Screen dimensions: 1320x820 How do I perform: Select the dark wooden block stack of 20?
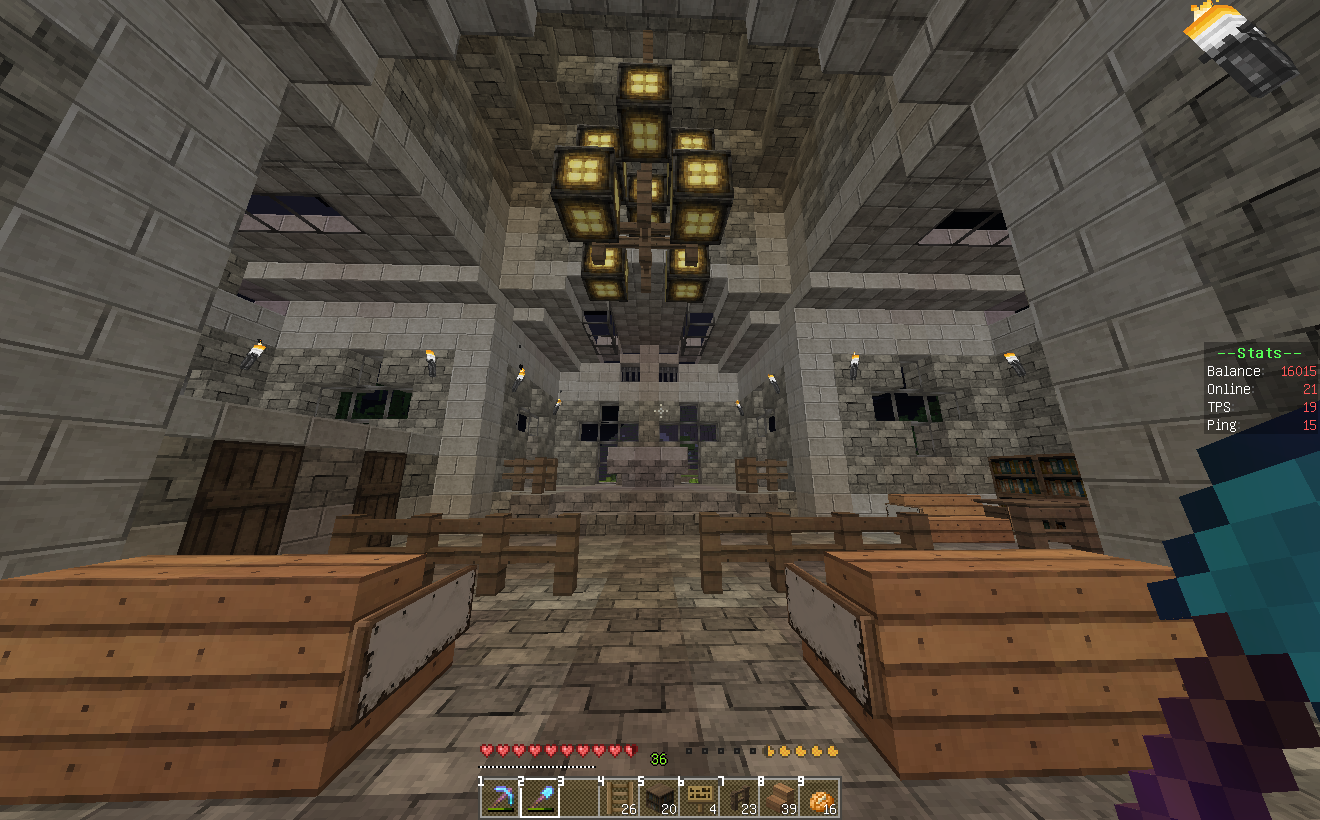659,798
